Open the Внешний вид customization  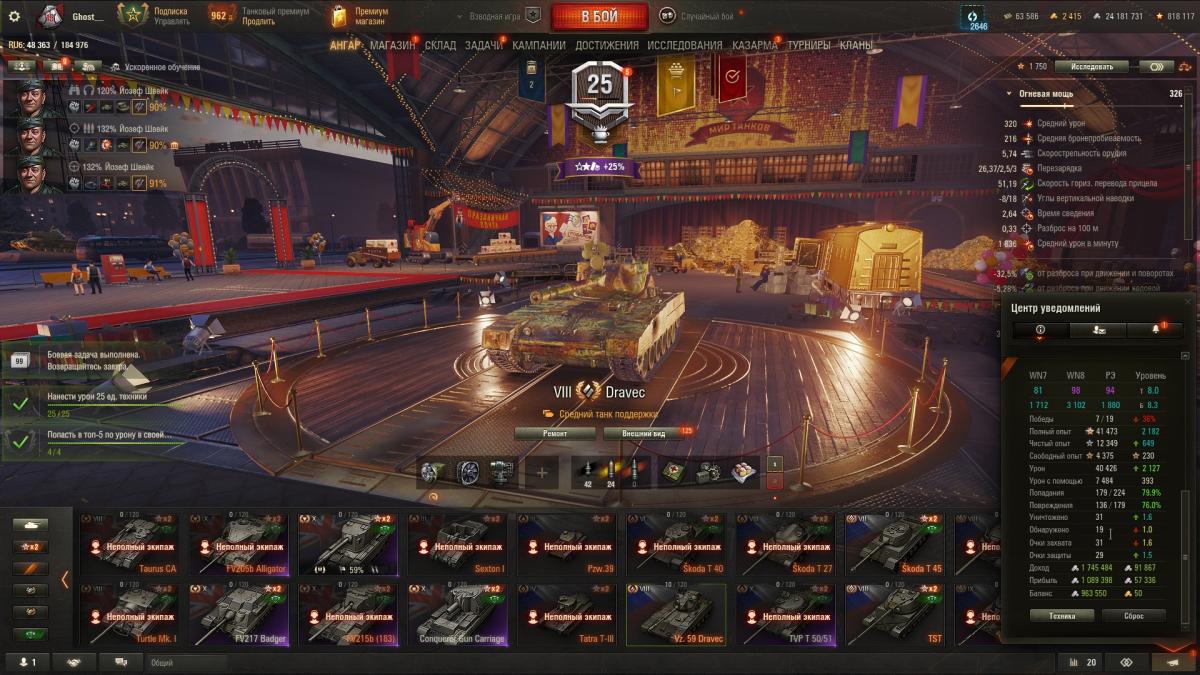[x=640, y=433]
